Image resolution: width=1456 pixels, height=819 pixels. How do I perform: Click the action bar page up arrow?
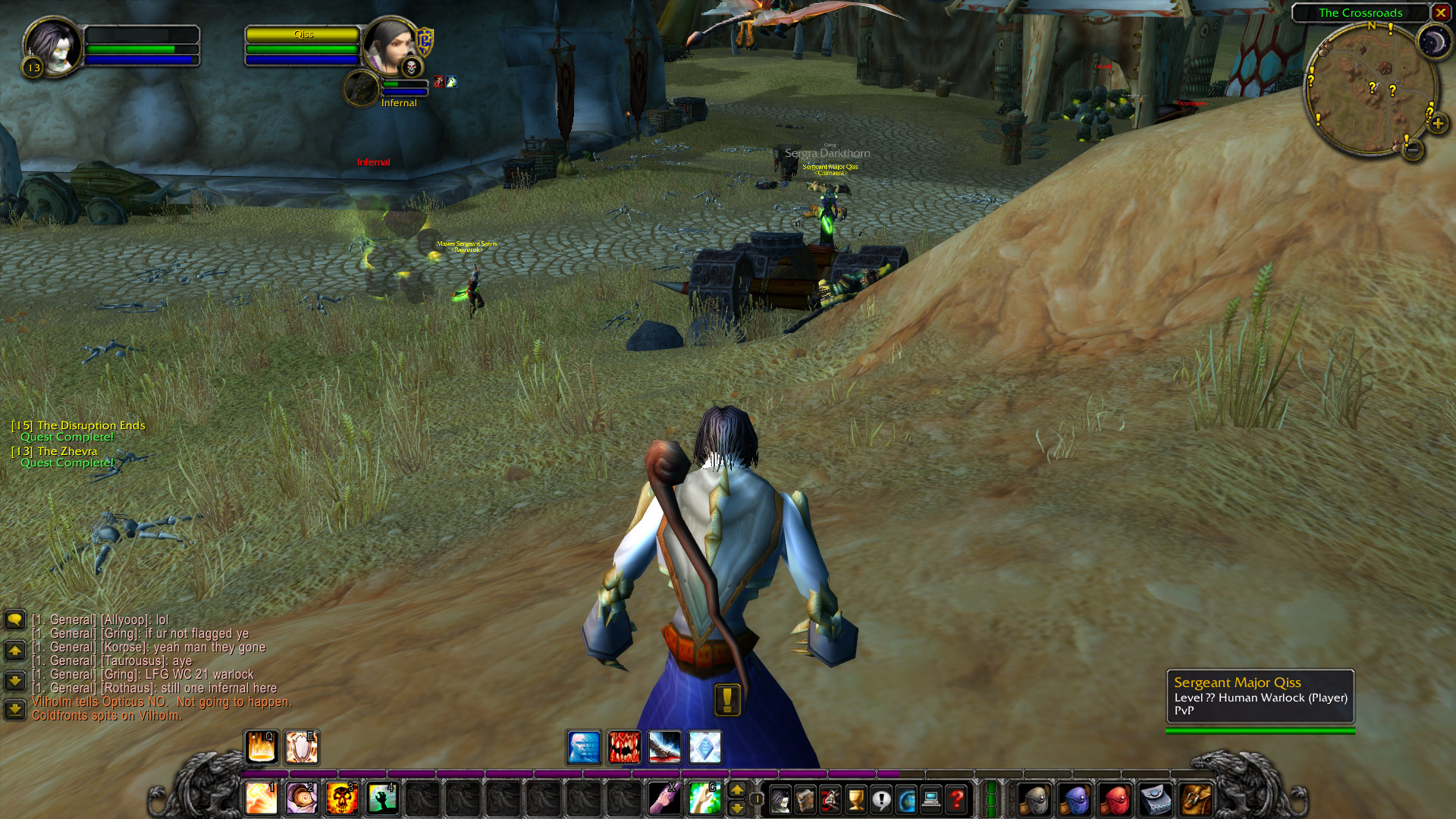(x=736, y=790)
